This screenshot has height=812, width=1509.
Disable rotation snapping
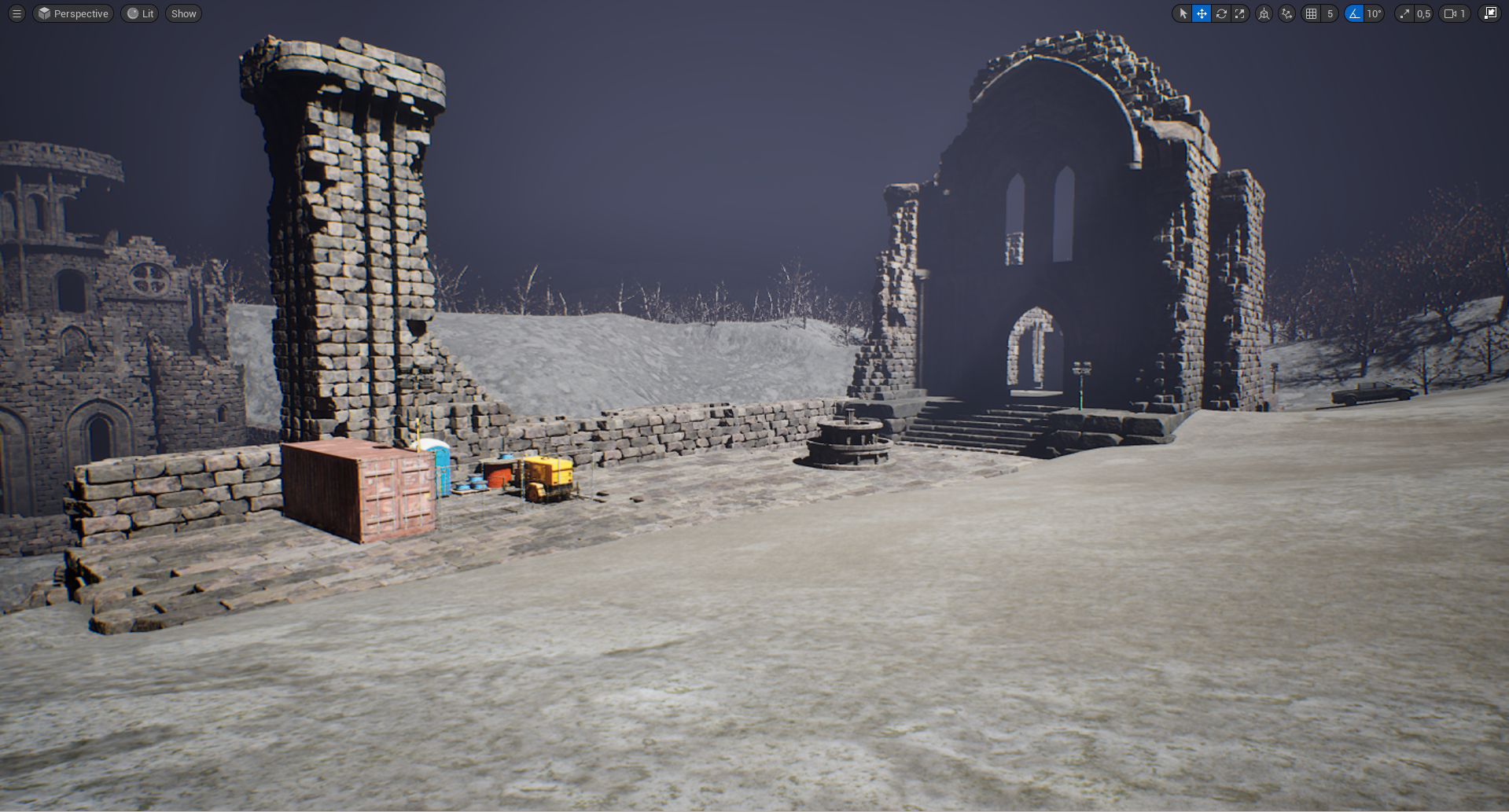1354,13
